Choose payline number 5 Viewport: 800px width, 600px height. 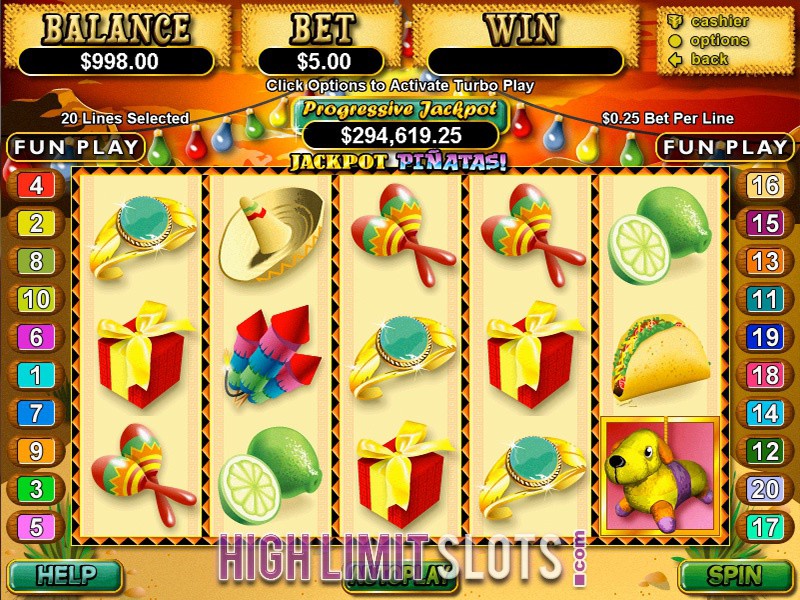(x=36, y=527)
